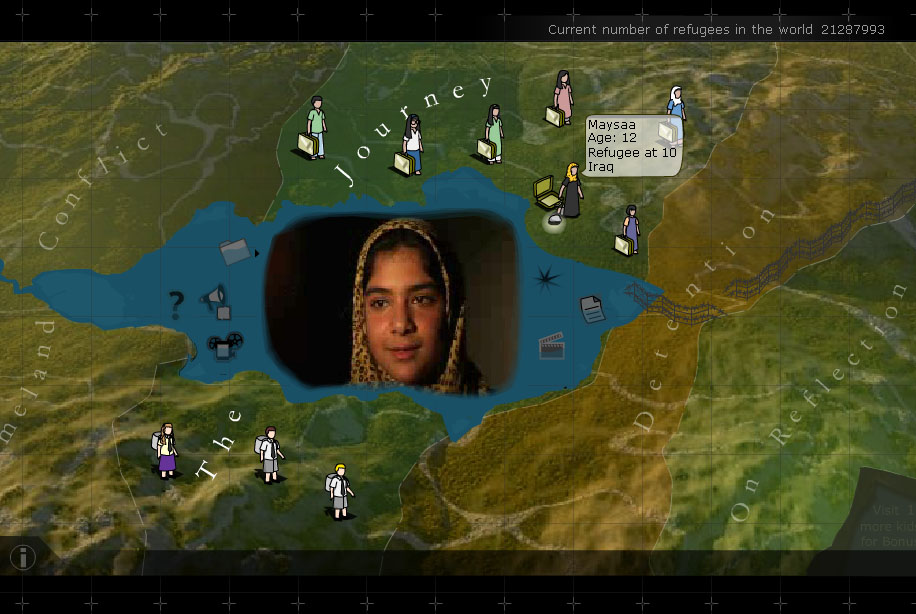The image size is (916, 614).
Task: Select the megaphone icon
Action: (213, 298)
